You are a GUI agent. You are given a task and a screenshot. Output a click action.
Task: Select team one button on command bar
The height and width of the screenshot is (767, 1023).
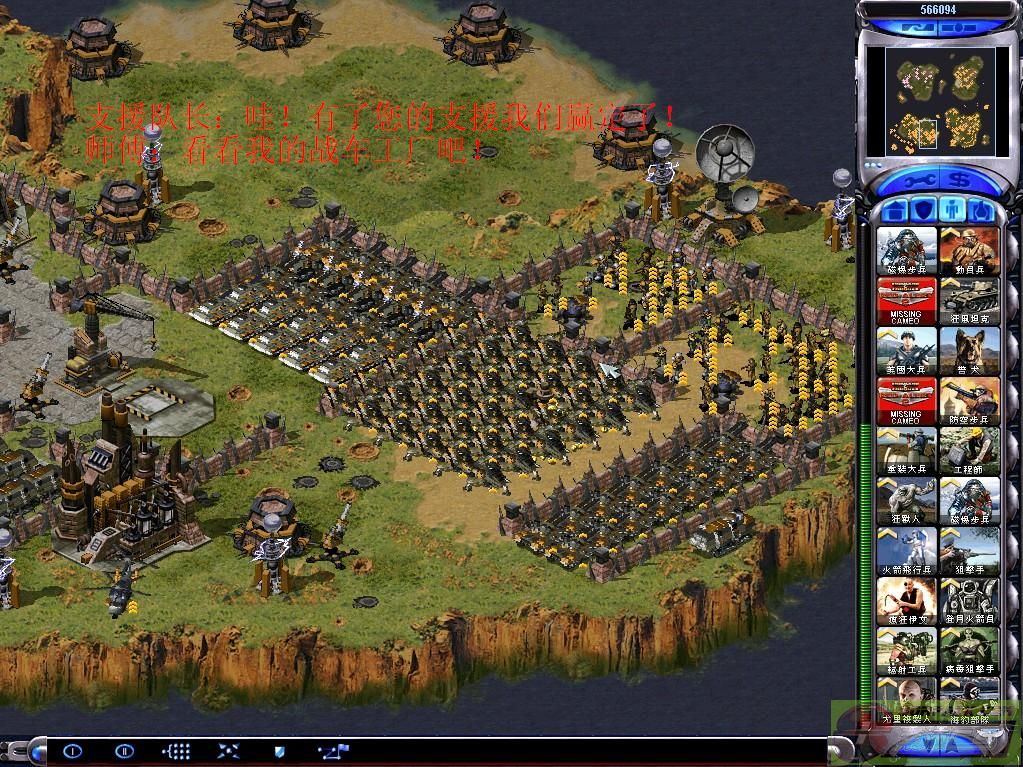click(72, 750)
